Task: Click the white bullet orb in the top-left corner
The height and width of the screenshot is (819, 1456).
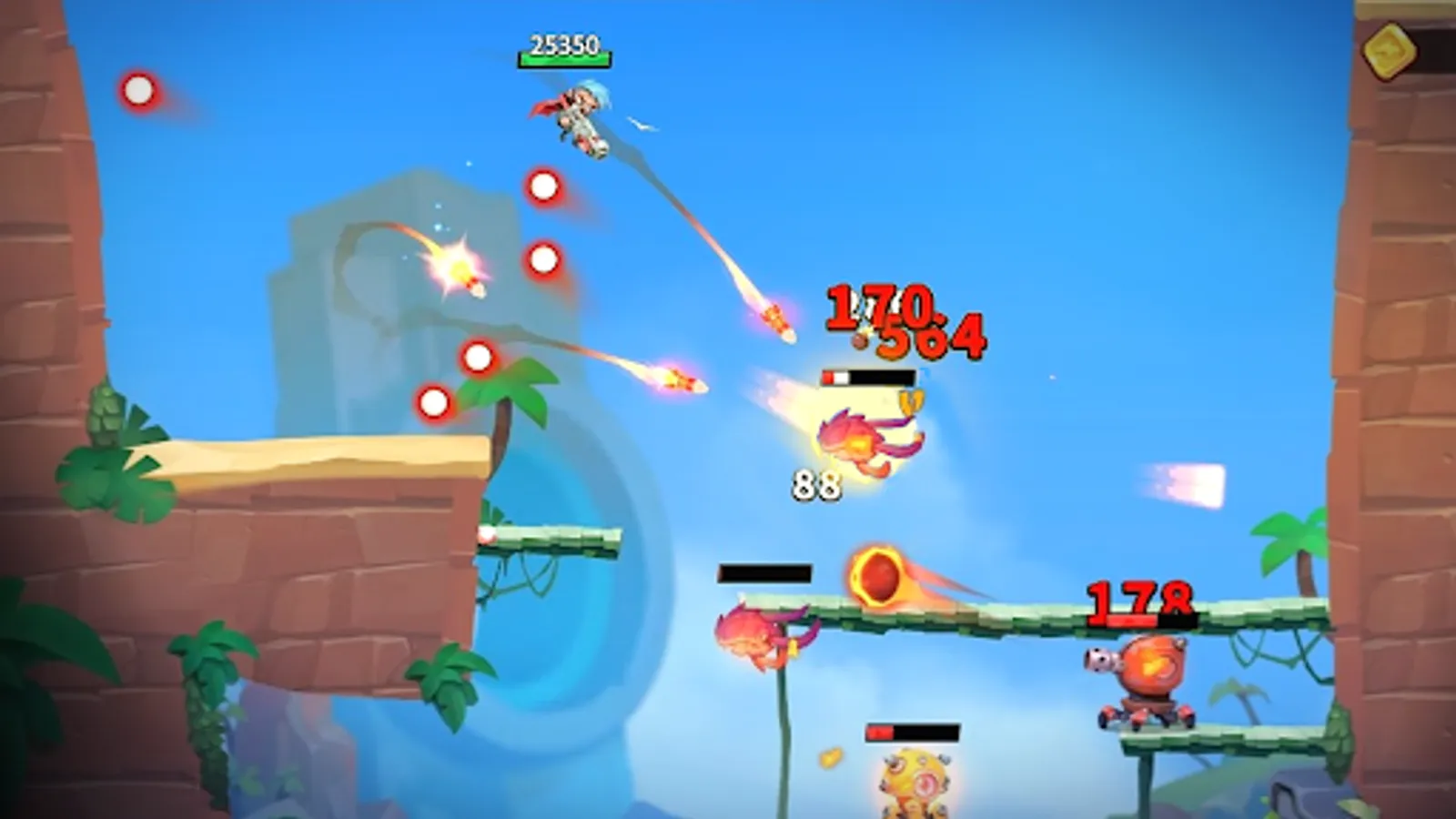Action: [x=138, y=90]
